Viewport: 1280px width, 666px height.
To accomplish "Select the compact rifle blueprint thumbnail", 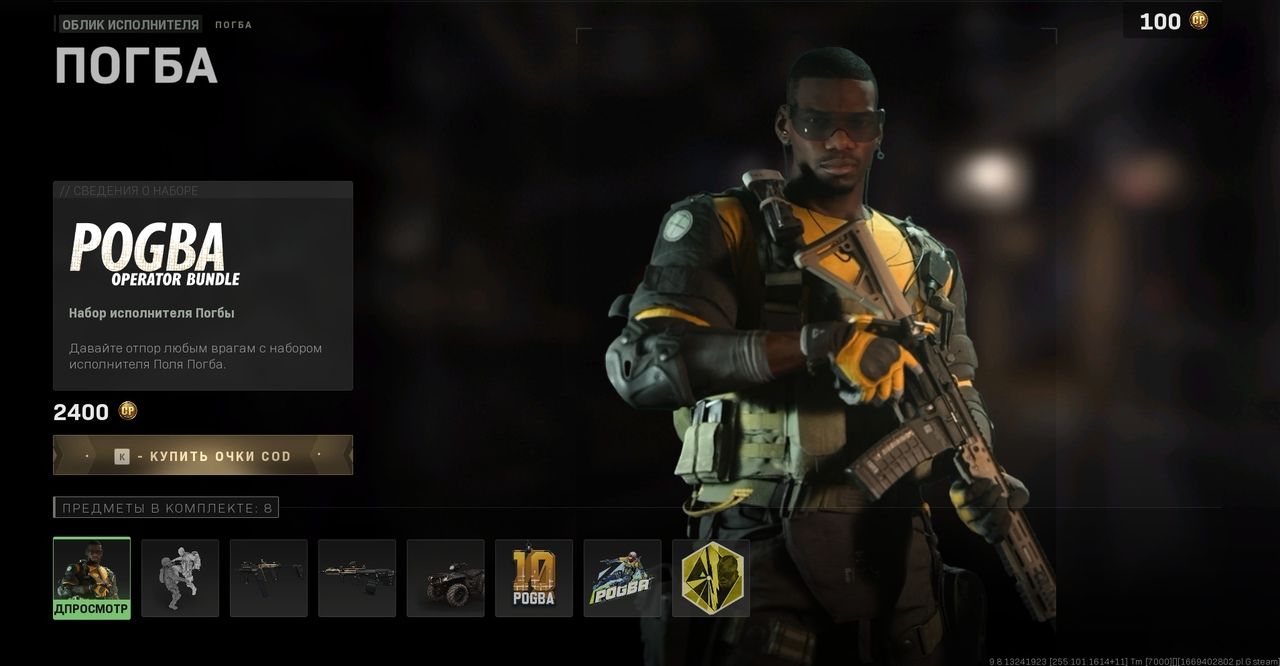I will pyautogui.click(x=269, y=578).
